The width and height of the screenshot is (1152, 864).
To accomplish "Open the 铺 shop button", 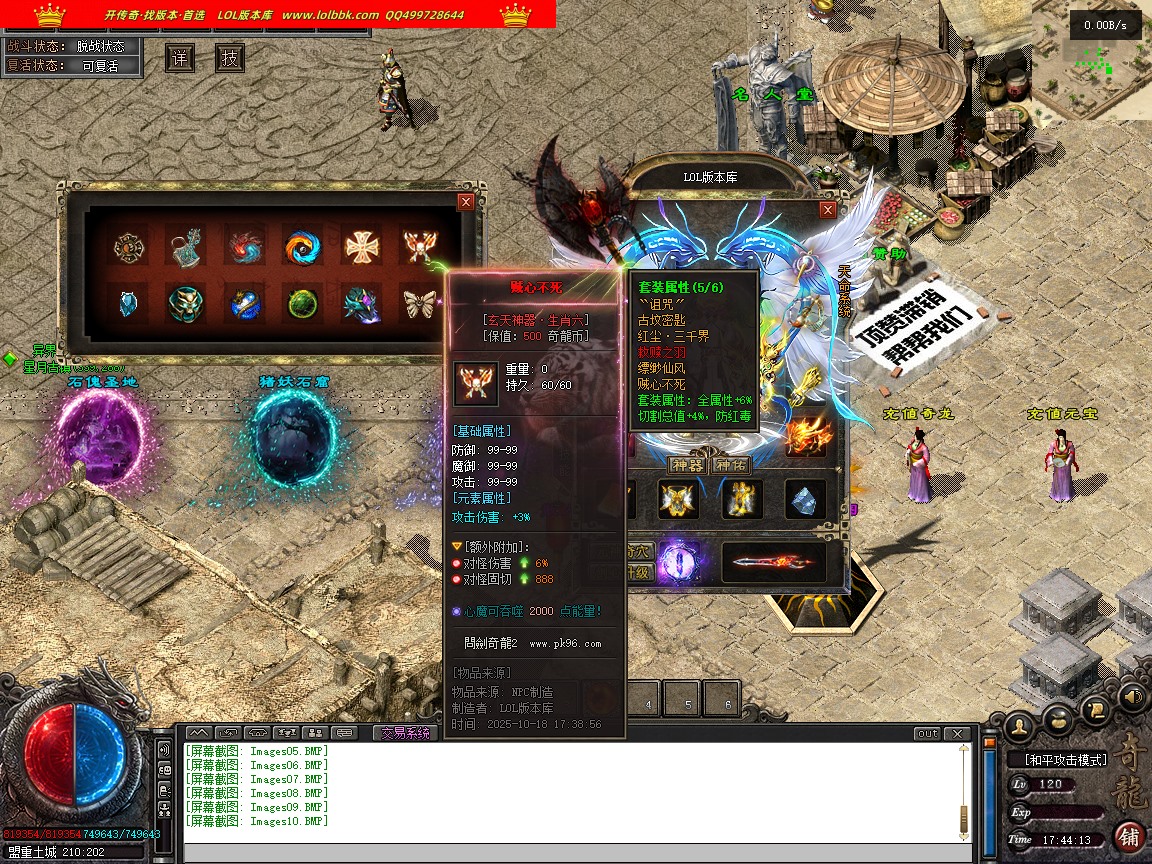I will (x=1130, y=836).
